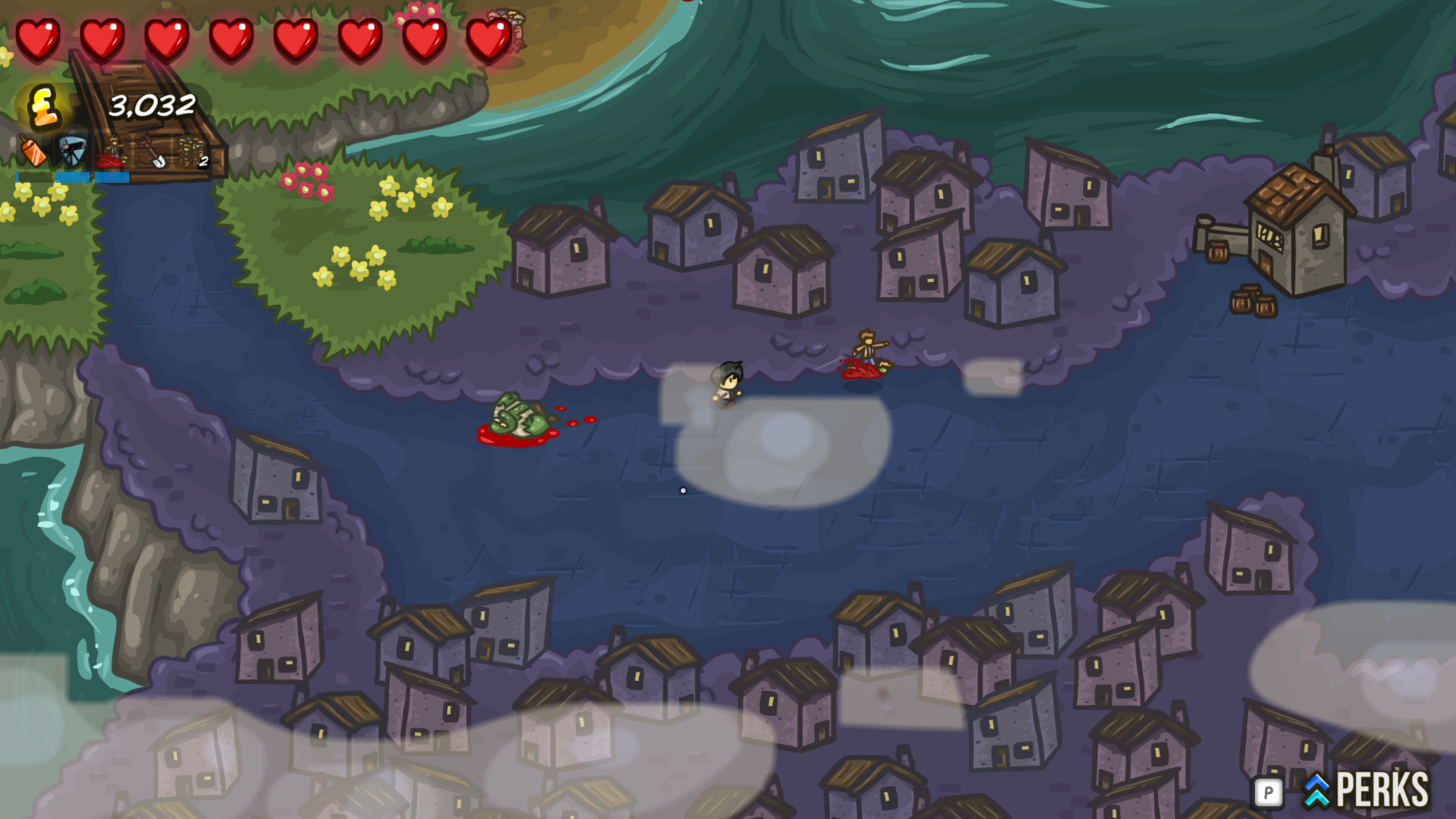The height and width of the screenshot is (819, 1456).
Task: Click the first red heart in the health row
Action: (x=39, y=34)
